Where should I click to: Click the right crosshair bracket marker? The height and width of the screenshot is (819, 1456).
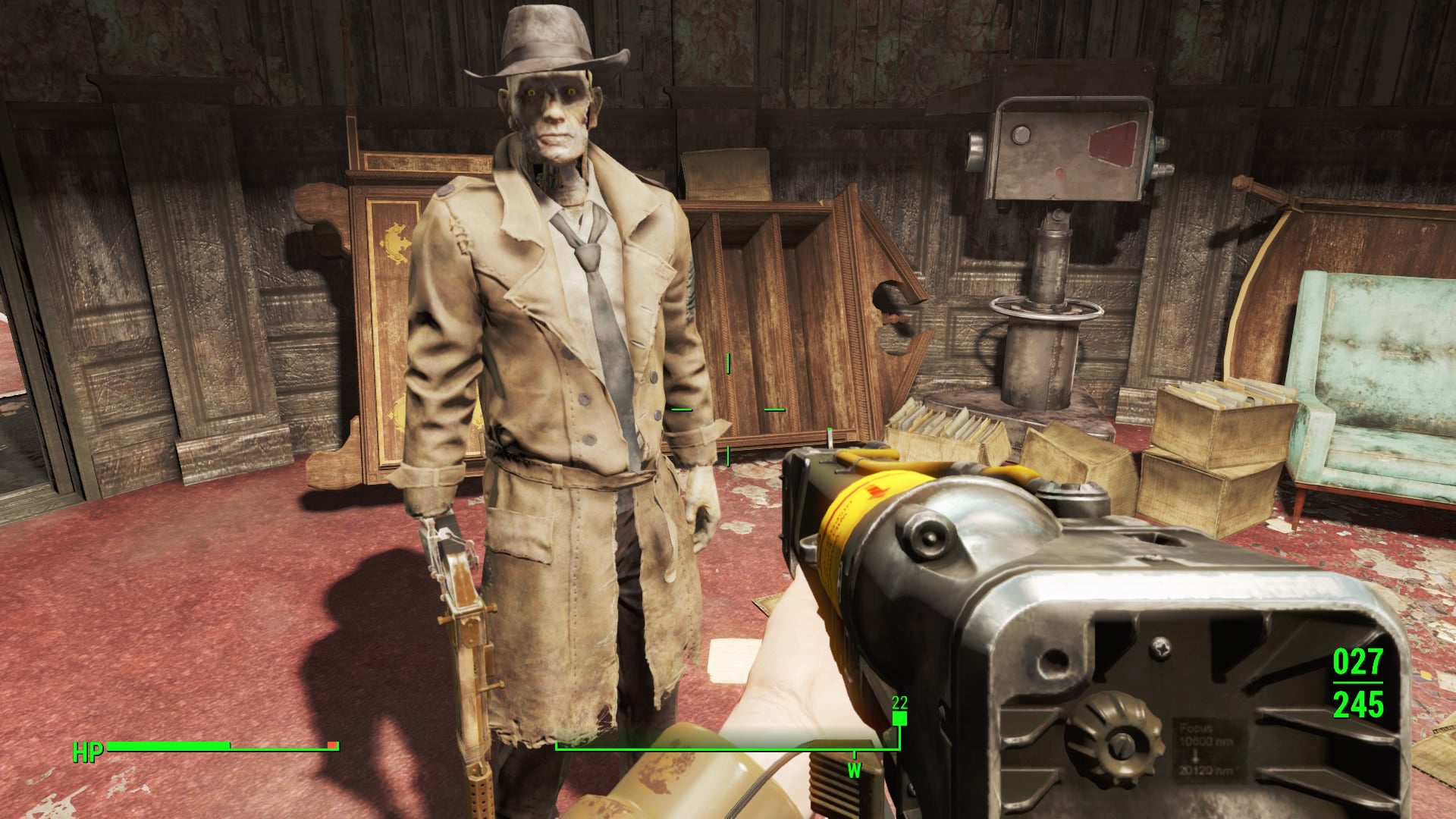point(774,409)
